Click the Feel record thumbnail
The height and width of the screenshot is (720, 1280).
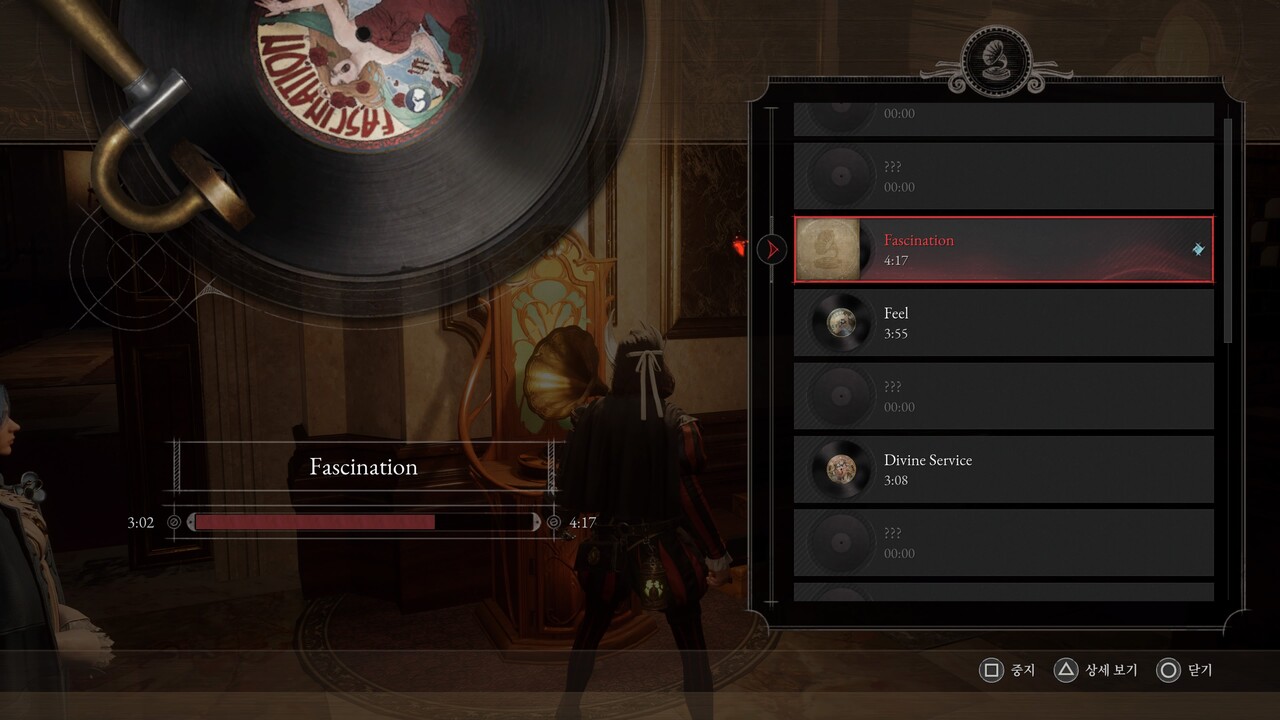840,323
